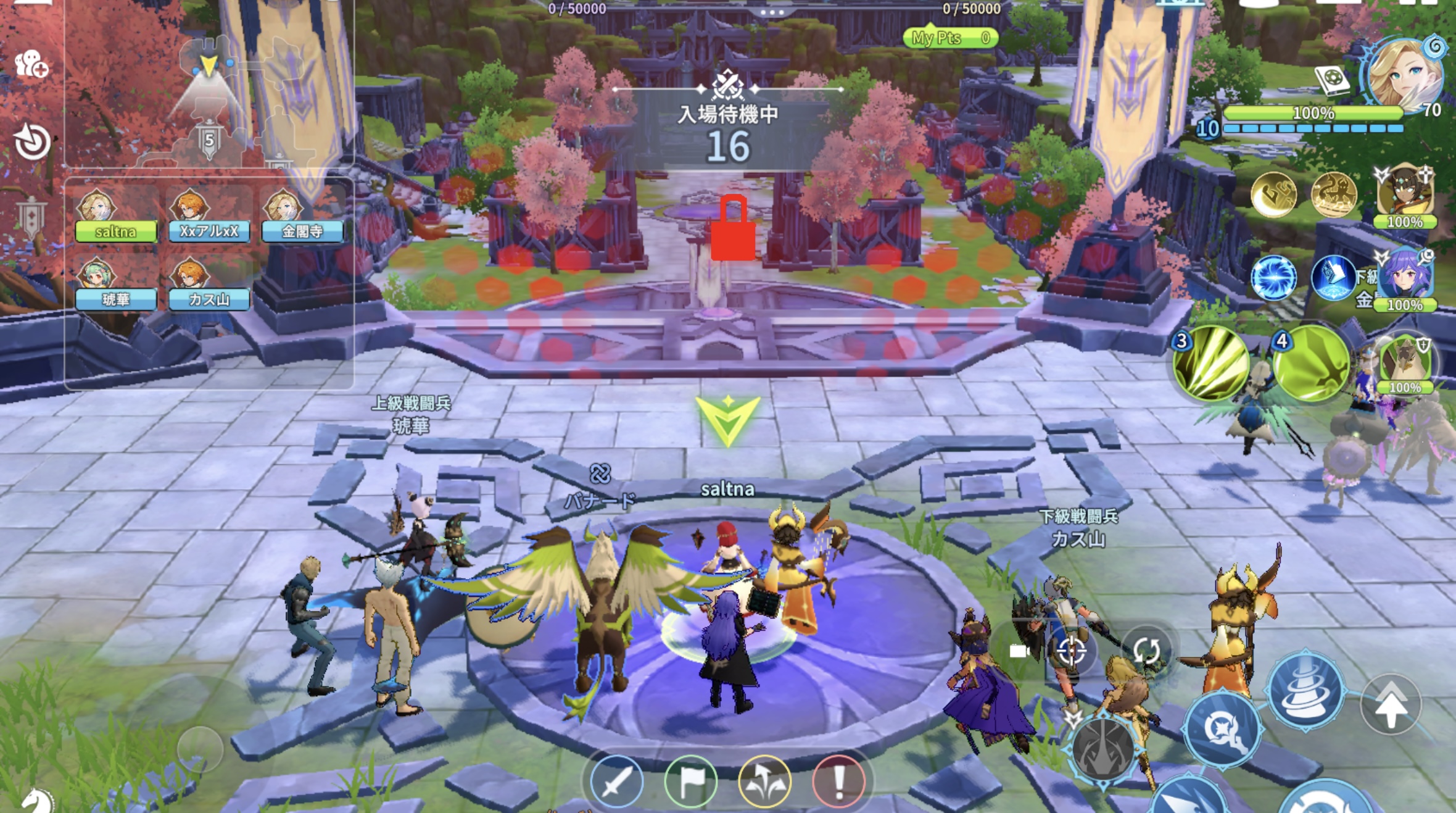The width and height of the screenshot is (1456, 813).
Task: Use the tornado skill button
Action: pos(1305,690)
